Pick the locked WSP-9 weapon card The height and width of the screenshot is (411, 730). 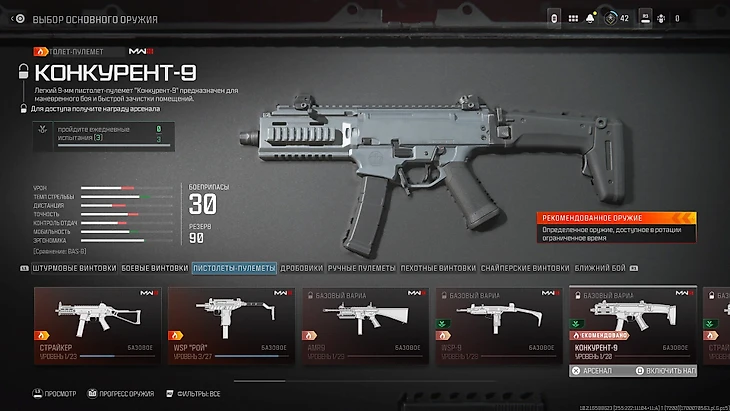pos(496,324)
